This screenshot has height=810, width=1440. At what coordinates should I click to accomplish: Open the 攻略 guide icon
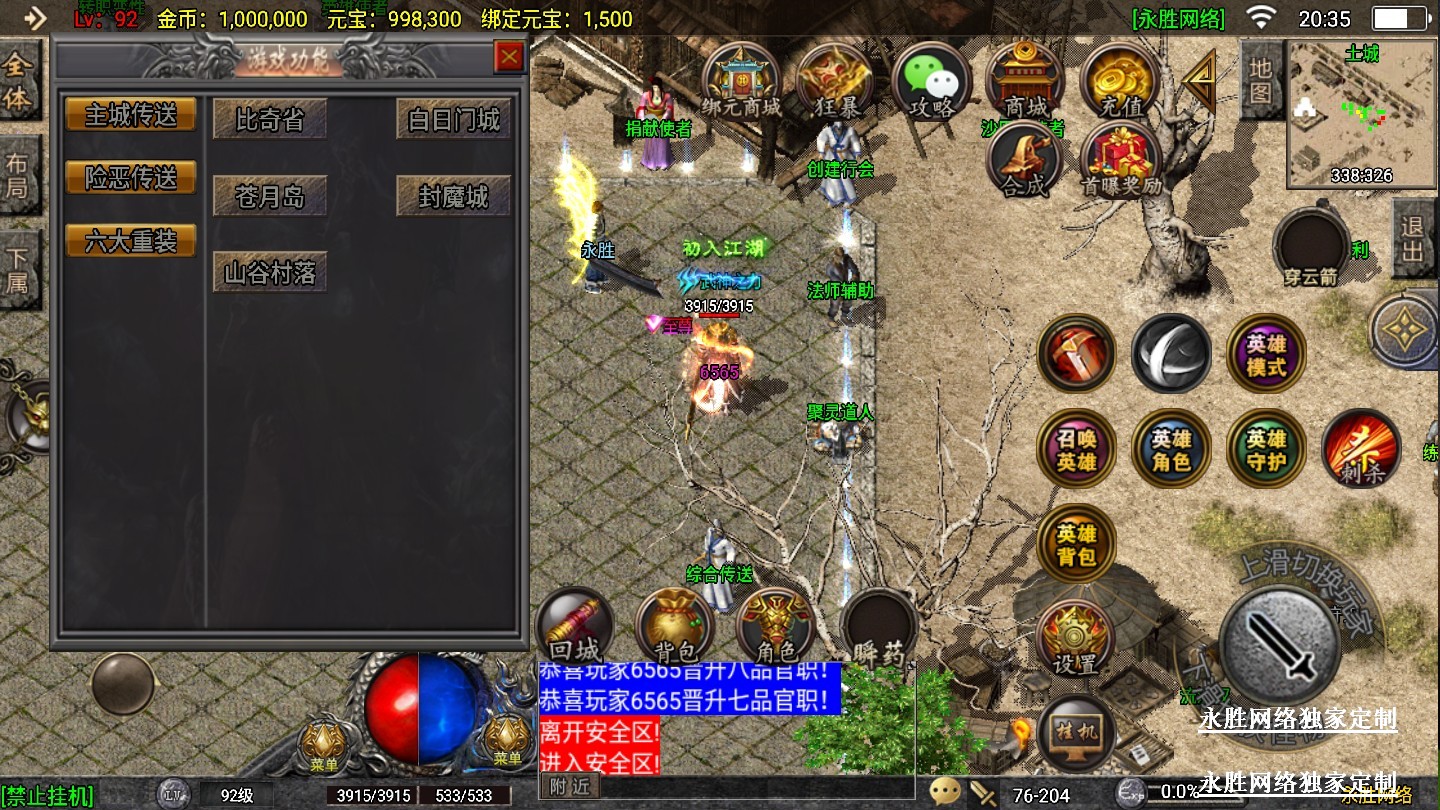pos(930,82)
